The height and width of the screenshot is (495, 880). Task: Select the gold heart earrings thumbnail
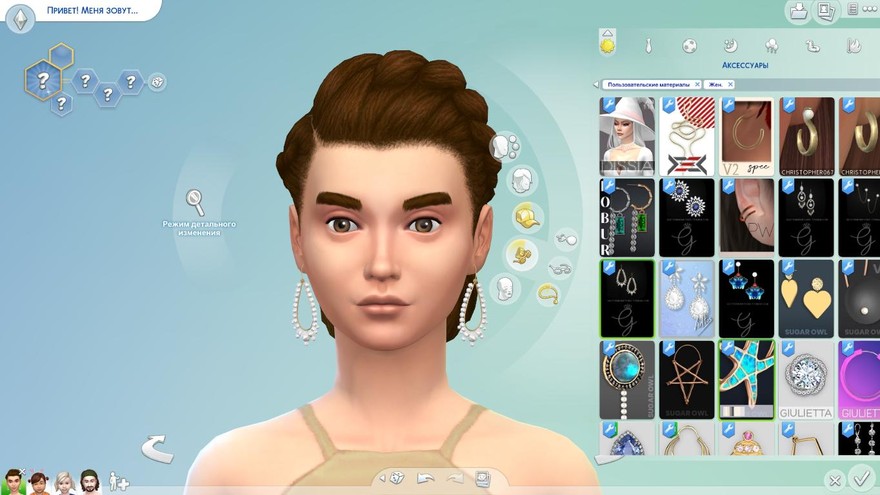tap(805, 297)
